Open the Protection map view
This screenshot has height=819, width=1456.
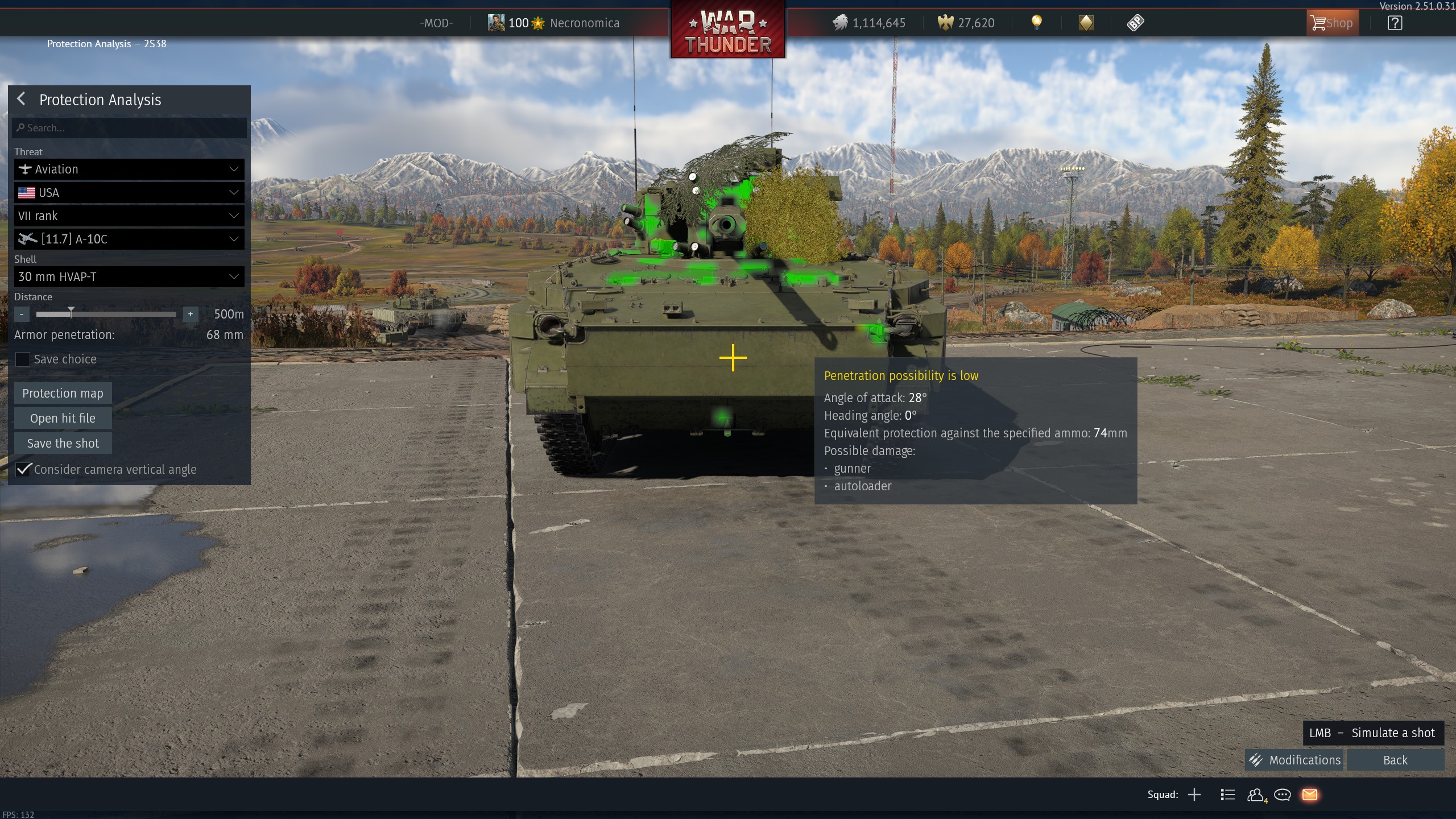63,393
